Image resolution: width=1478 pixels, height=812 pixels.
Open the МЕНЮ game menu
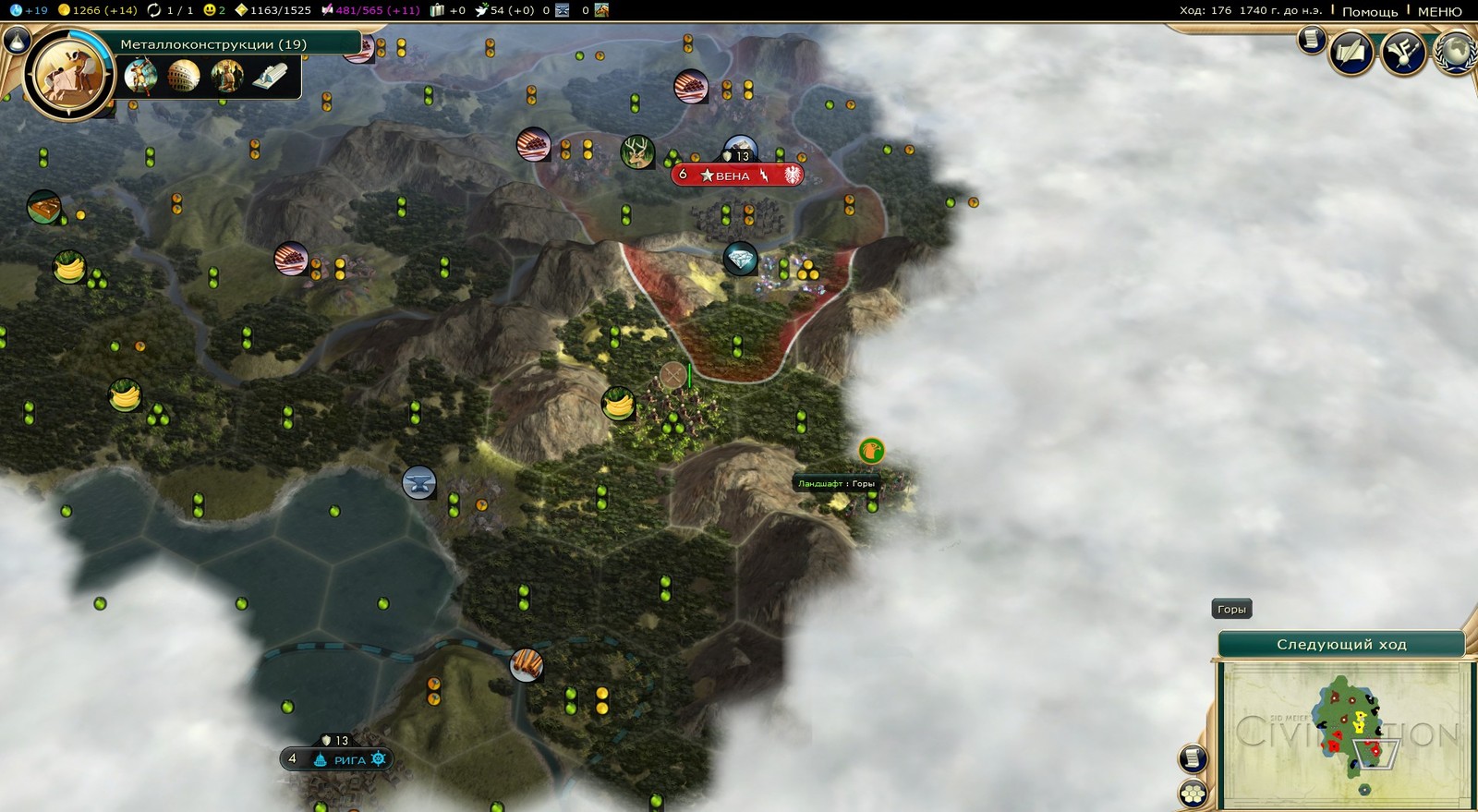tap(1439, 11)
